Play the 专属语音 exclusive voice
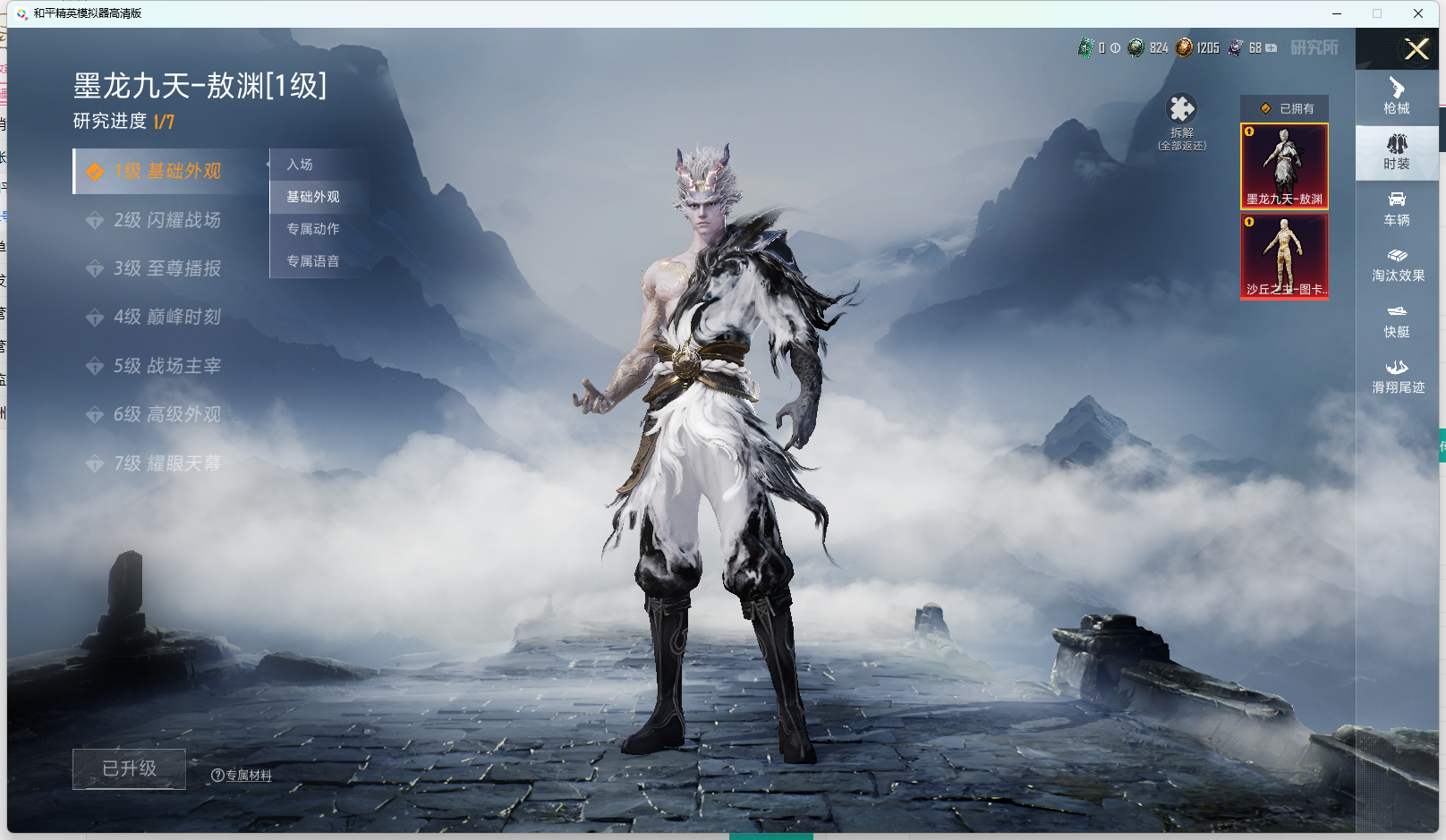 click(313, 261)
